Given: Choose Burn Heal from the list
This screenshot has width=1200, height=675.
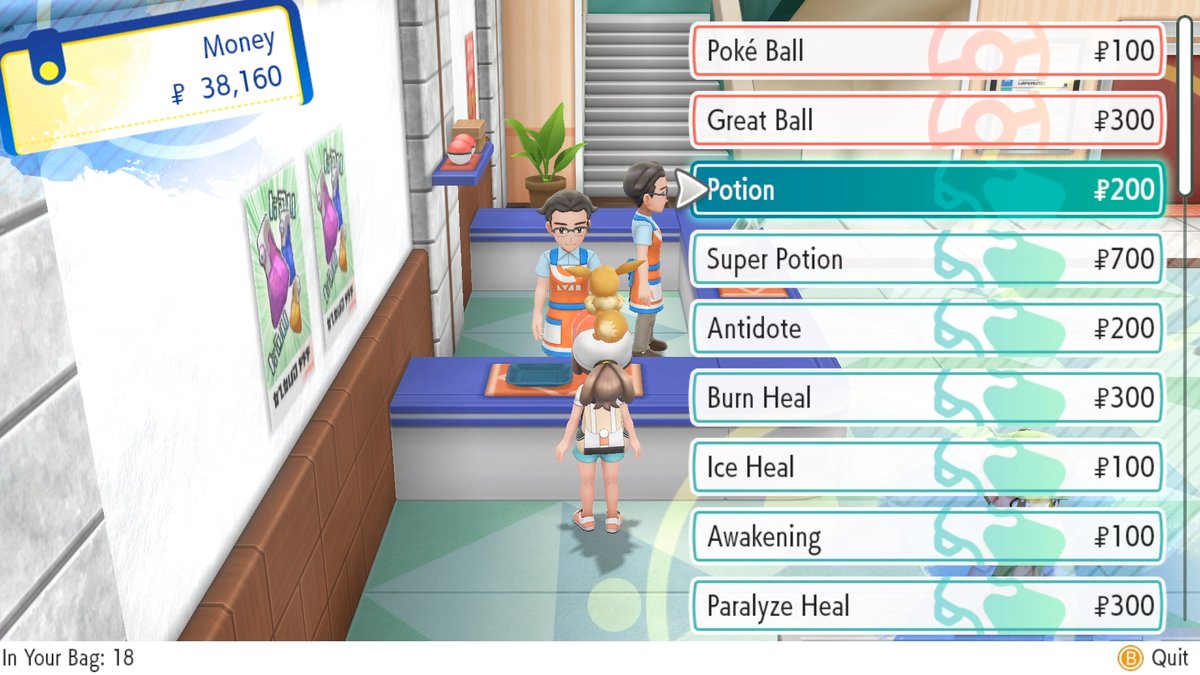Looking at the screenshot, I should pos(928,398).
